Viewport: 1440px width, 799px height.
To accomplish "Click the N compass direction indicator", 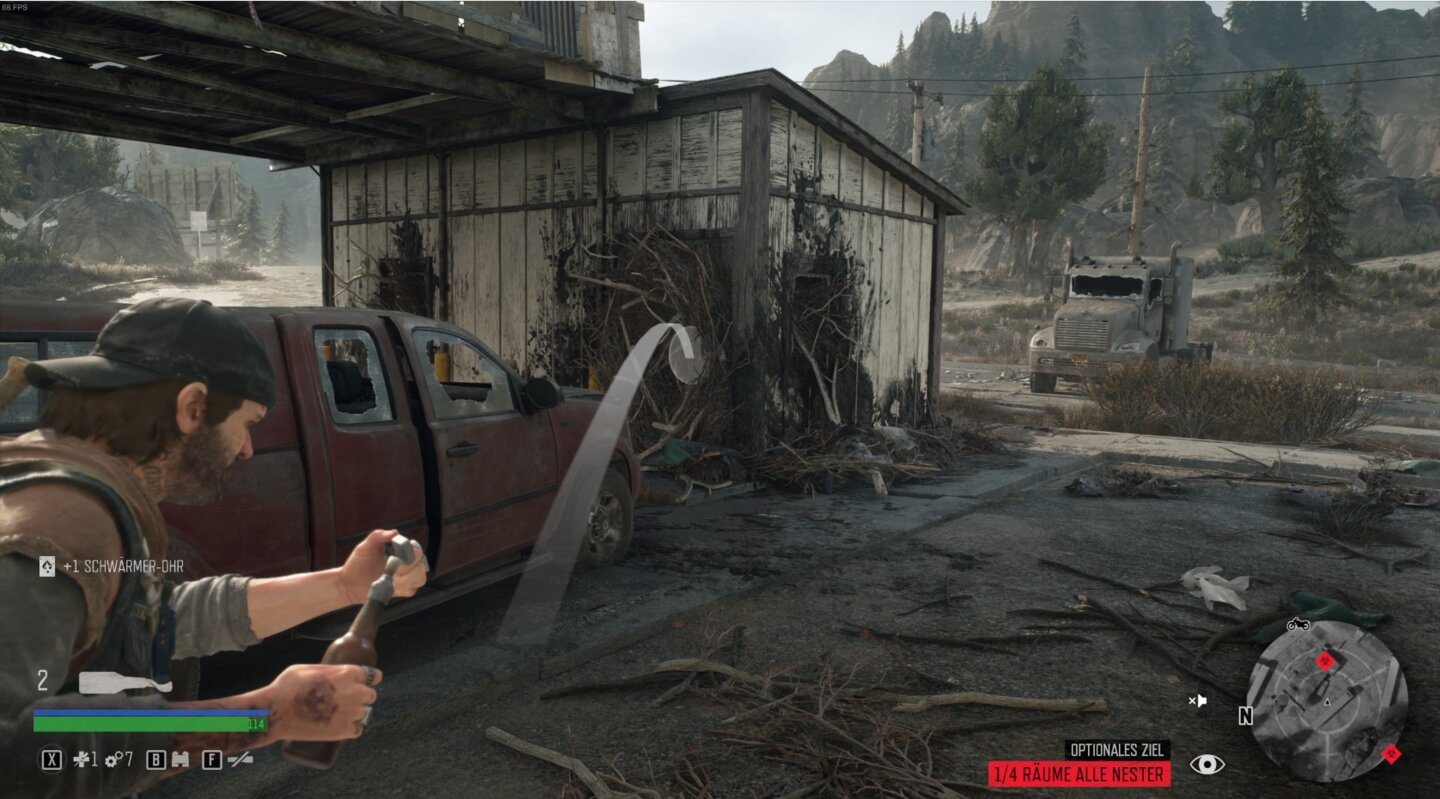I will click(1245, 716).
